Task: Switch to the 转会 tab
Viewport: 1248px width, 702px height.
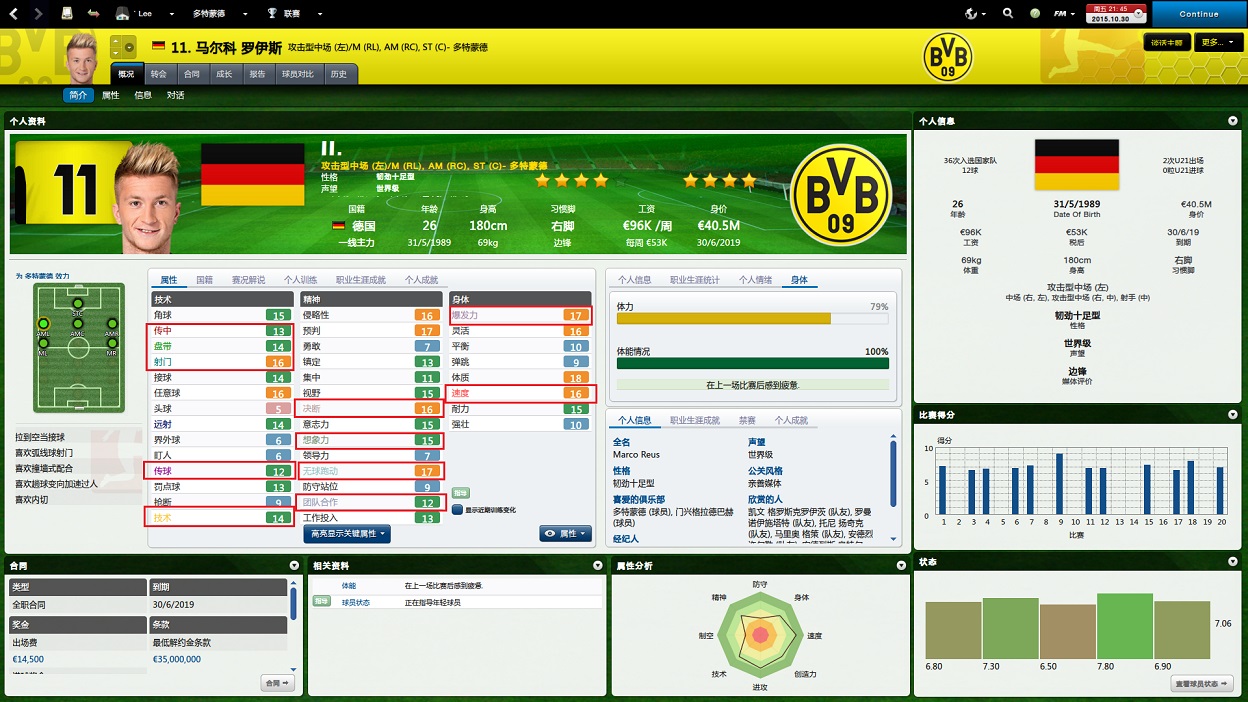Action: (x=158, y=74)
